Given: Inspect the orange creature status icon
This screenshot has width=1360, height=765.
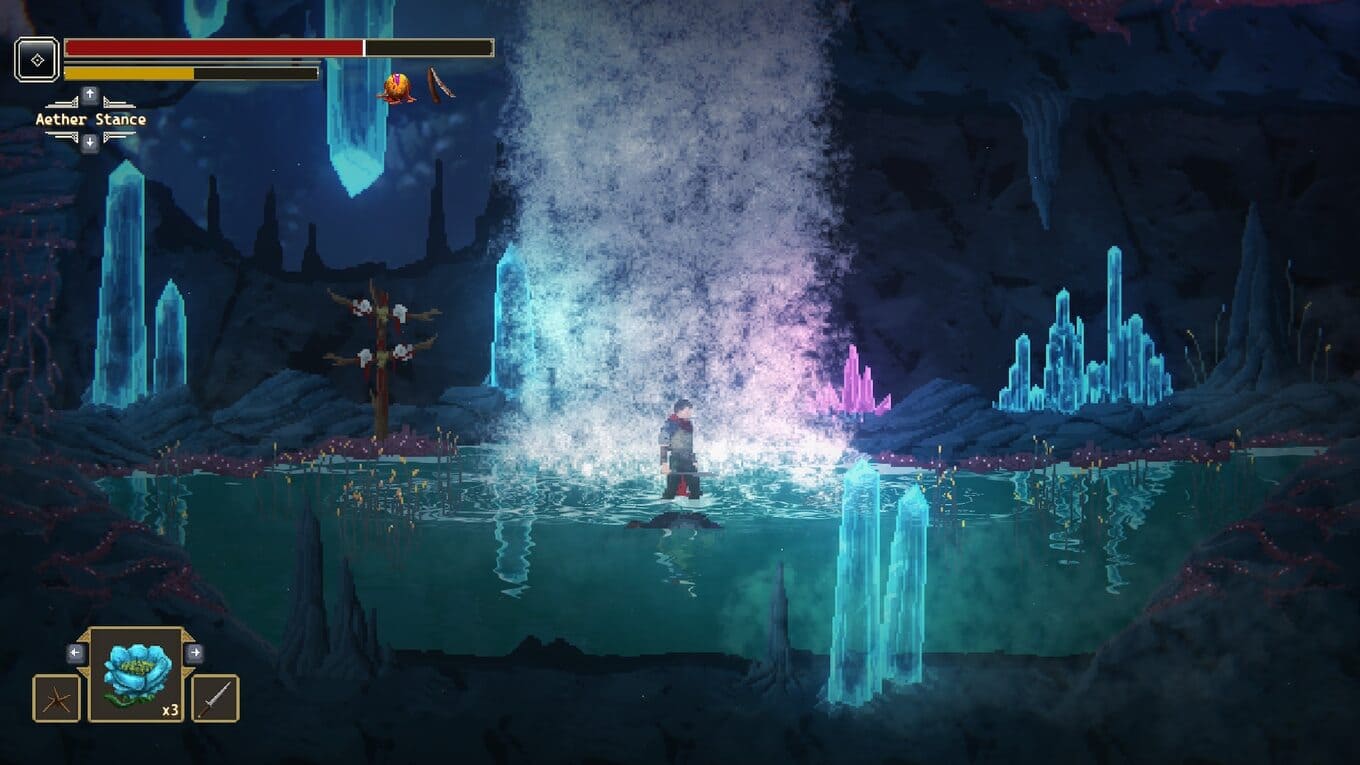Looking at the screenshot, I should tap(396, 89).
